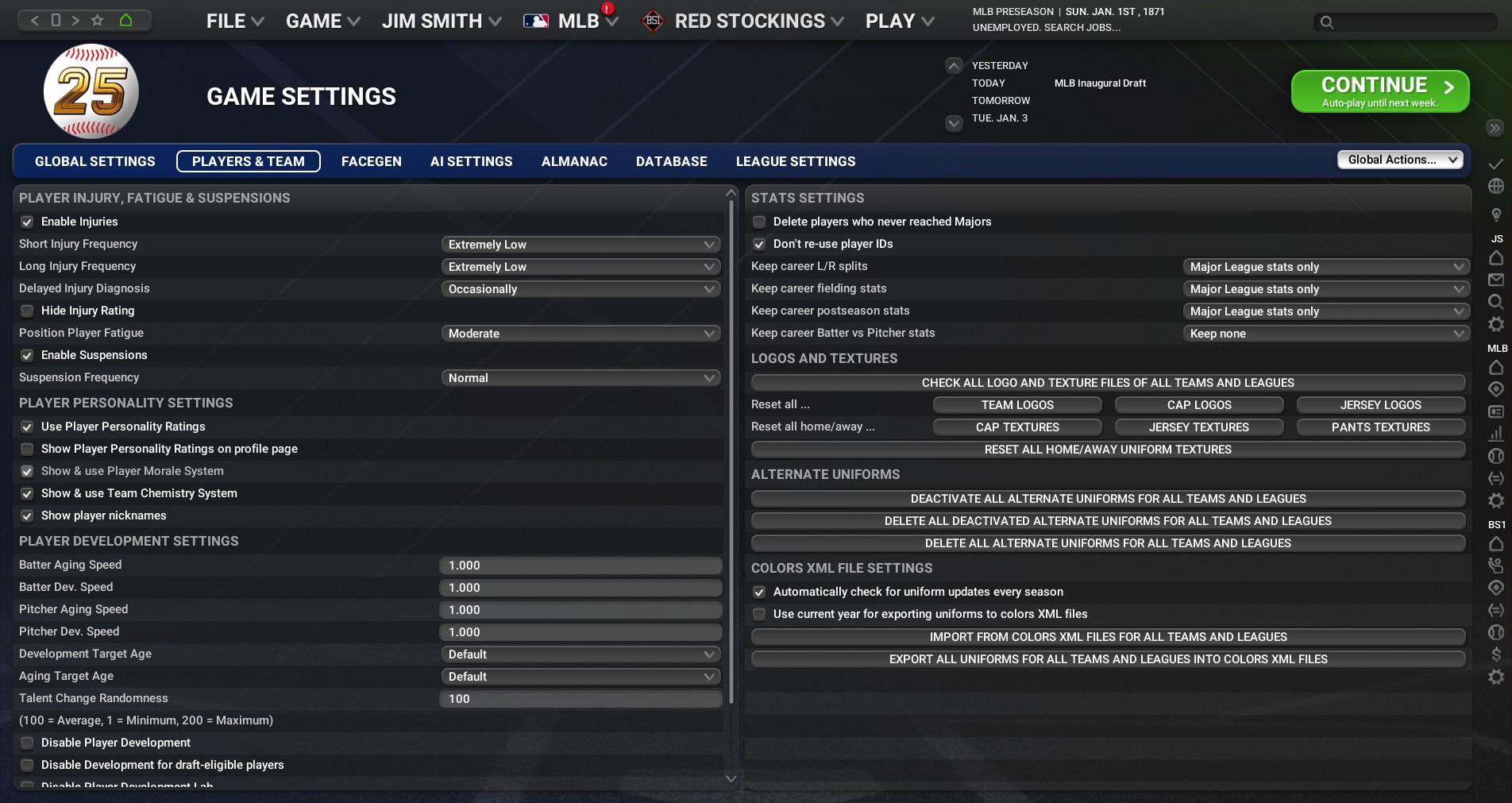Open Keep career L/R splits dropdown

(x=1325, y=267)
